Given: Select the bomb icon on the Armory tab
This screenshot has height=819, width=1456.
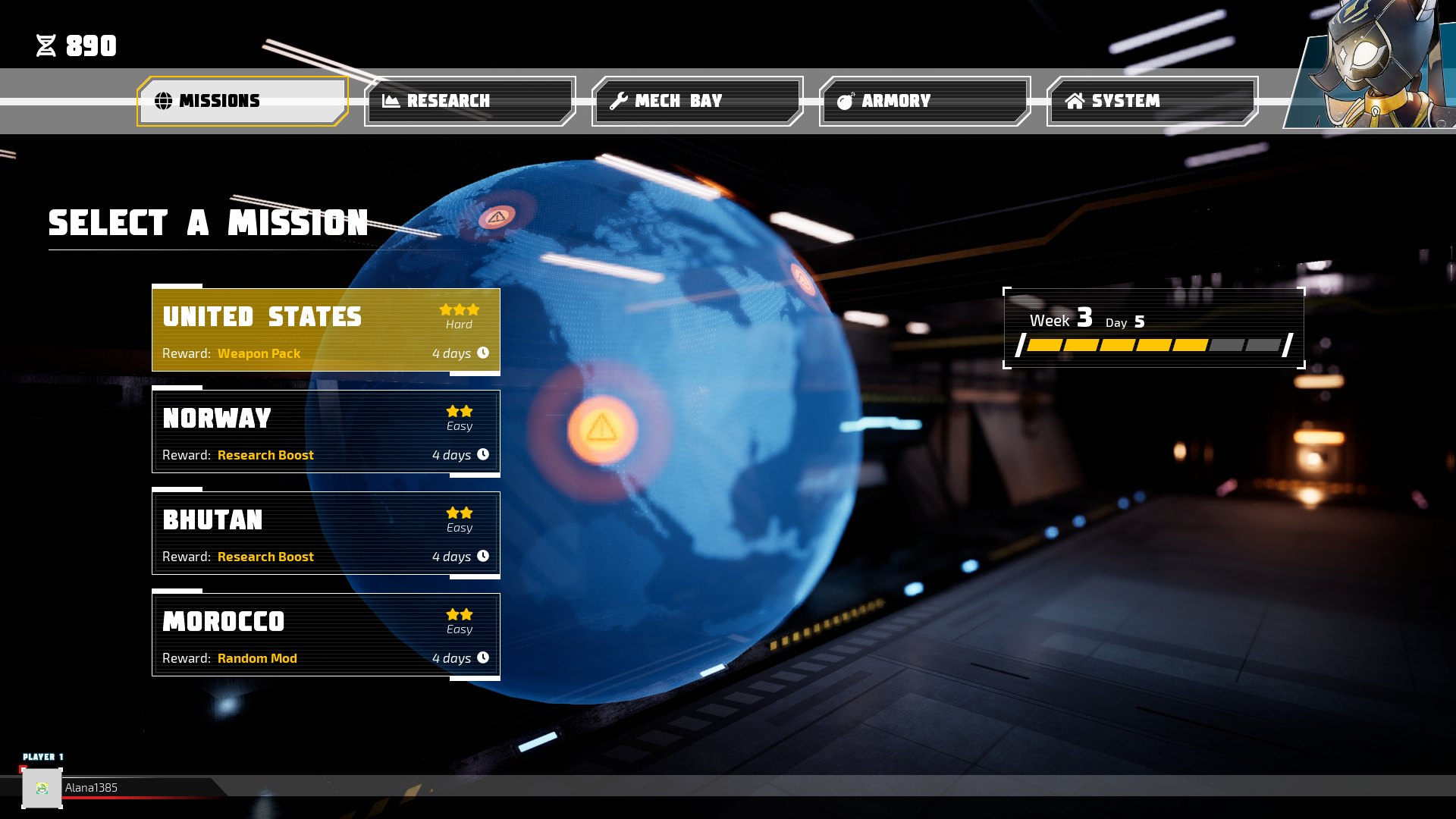Looking at the screenshot, I should 846,99.
